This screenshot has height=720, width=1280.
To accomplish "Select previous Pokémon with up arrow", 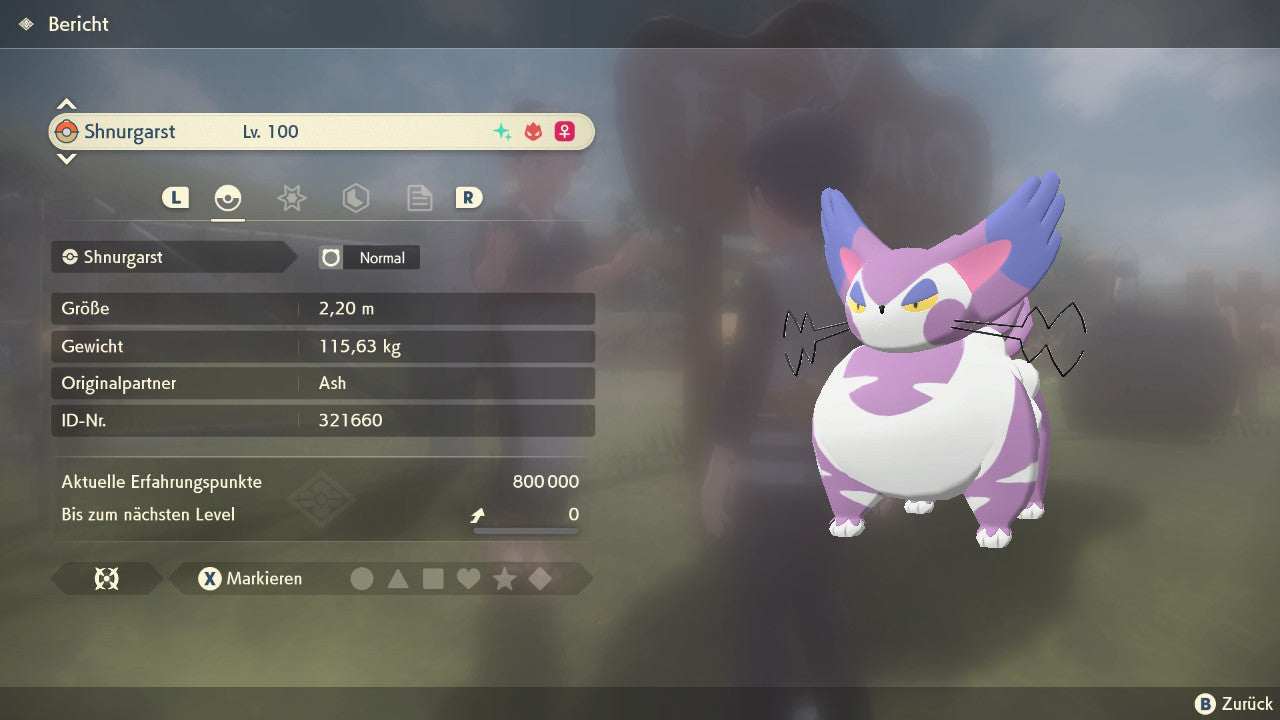I will 66,103.
